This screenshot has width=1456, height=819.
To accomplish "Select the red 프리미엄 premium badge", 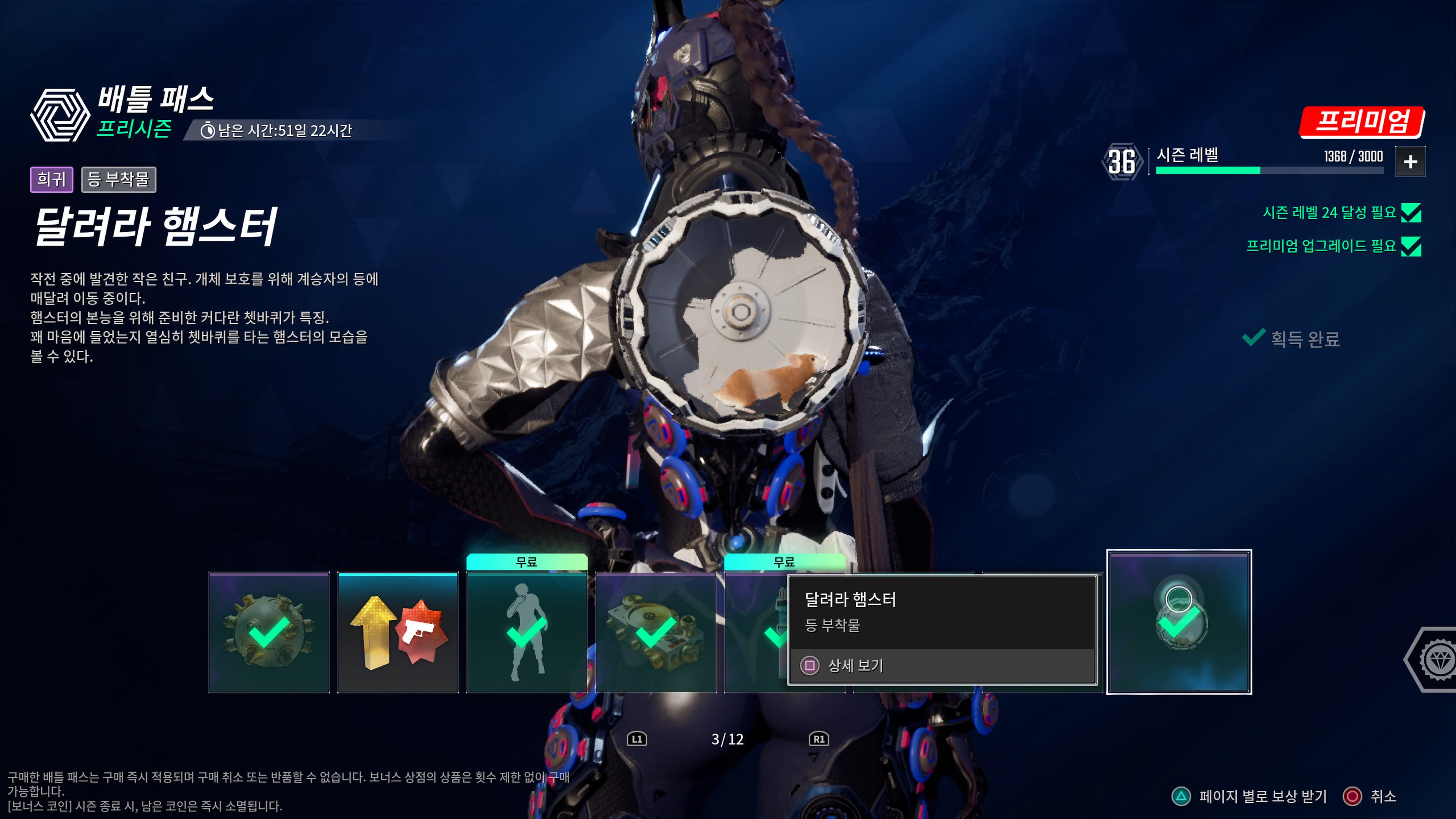I will coord(1362,121).
